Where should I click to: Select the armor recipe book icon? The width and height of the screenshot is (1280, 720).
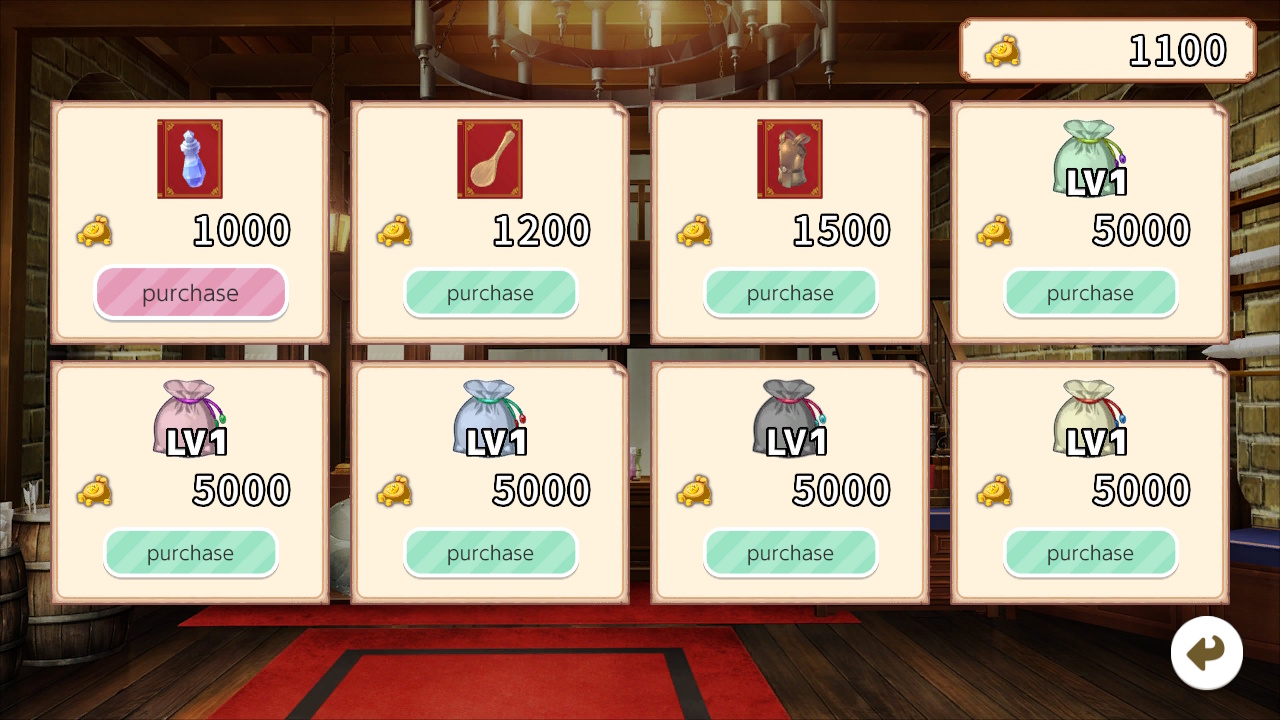click(789, 158)
